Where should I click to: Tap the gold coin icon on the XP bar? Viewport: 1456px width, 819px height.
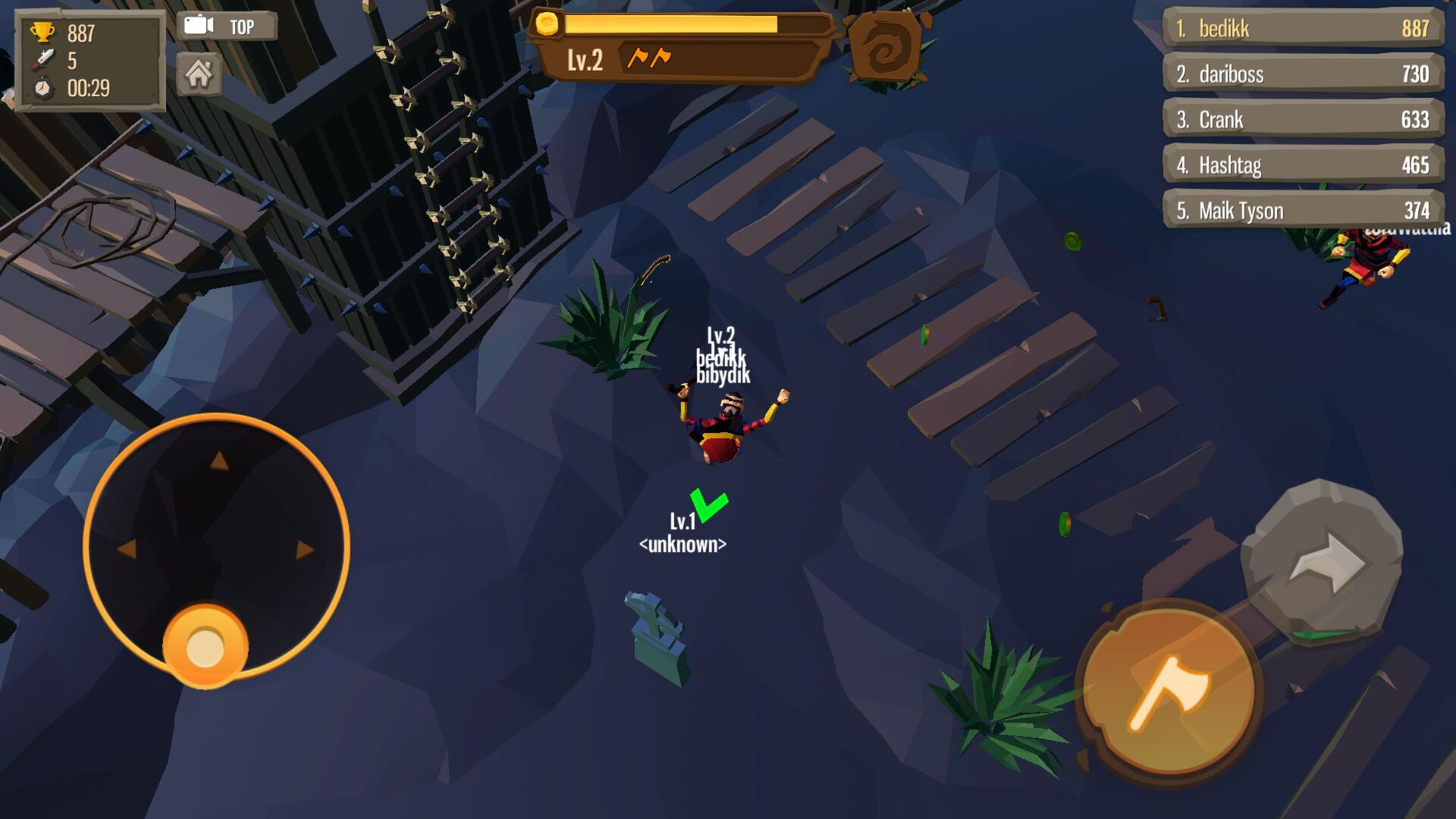pyautogui.click(x=548, y=24)
